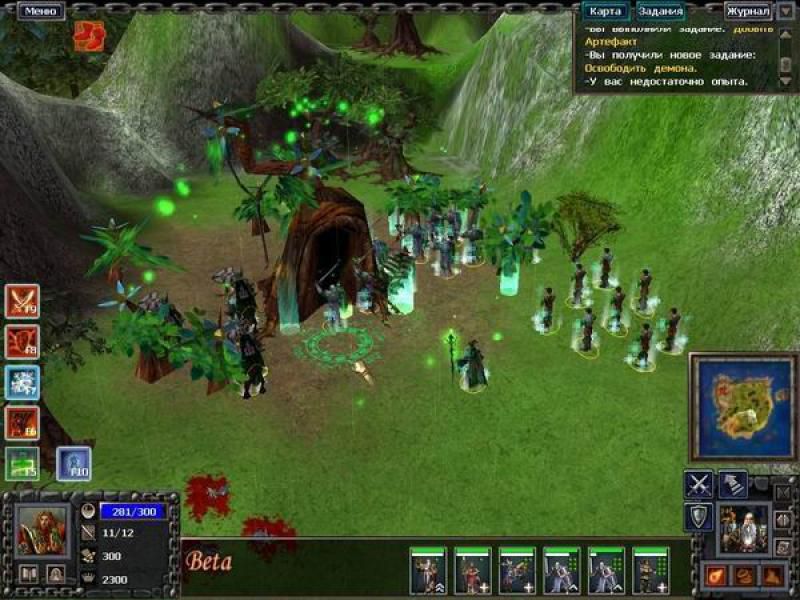
Task: Open the Меню button
Action: coord(39,11)
